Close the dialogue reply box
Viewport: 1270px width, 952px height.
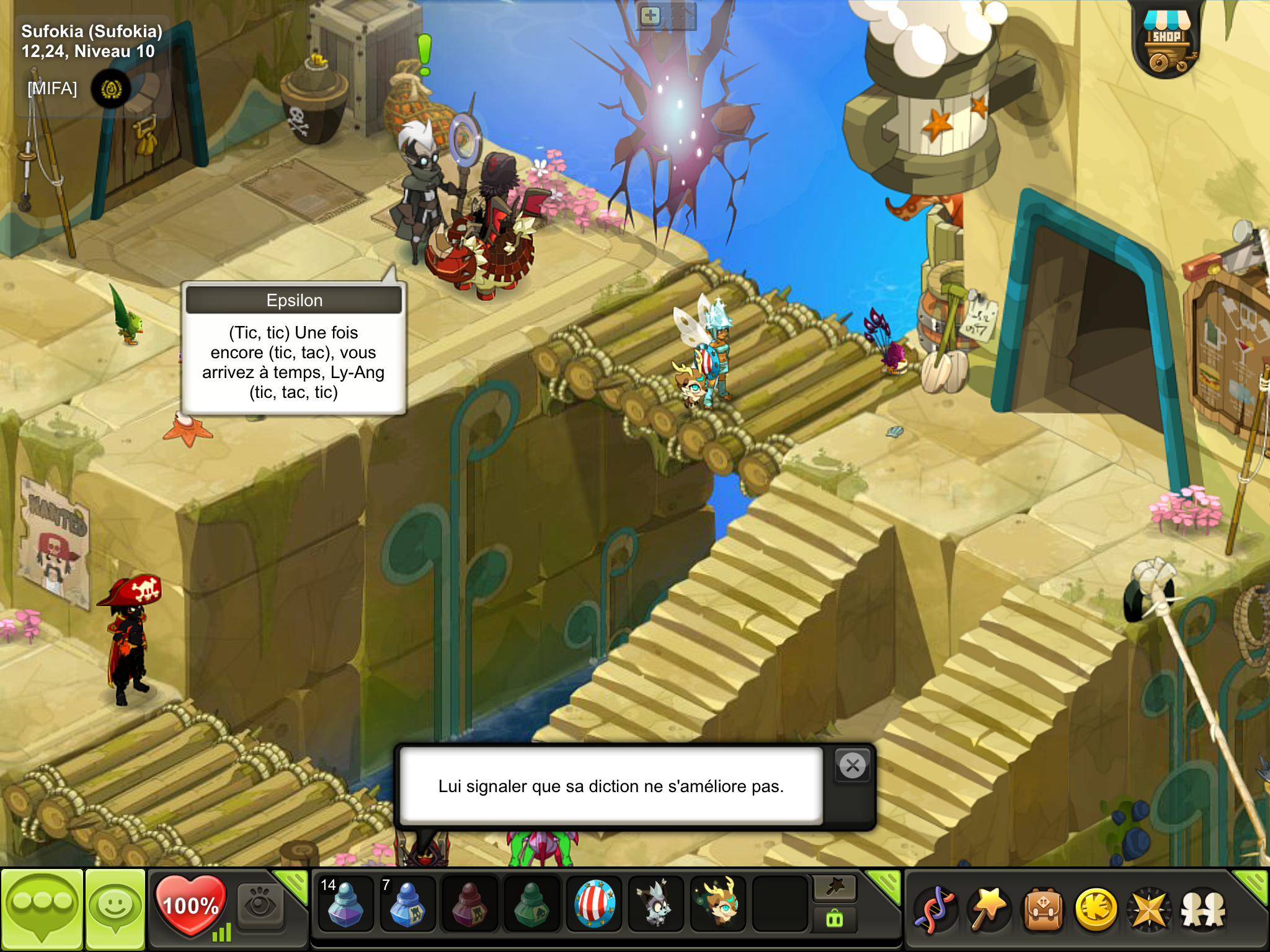point(853,766)
